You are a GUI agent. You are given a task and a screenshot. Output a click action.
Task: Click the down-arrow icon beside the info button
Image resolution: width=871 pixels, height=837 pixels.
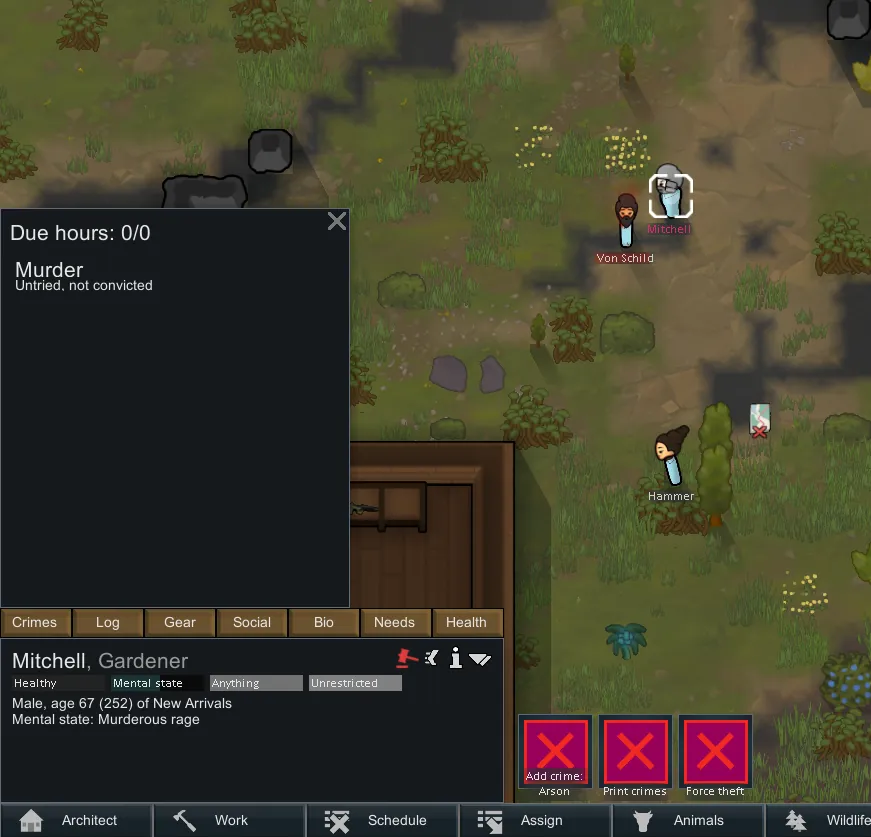(x=480, y=659)
